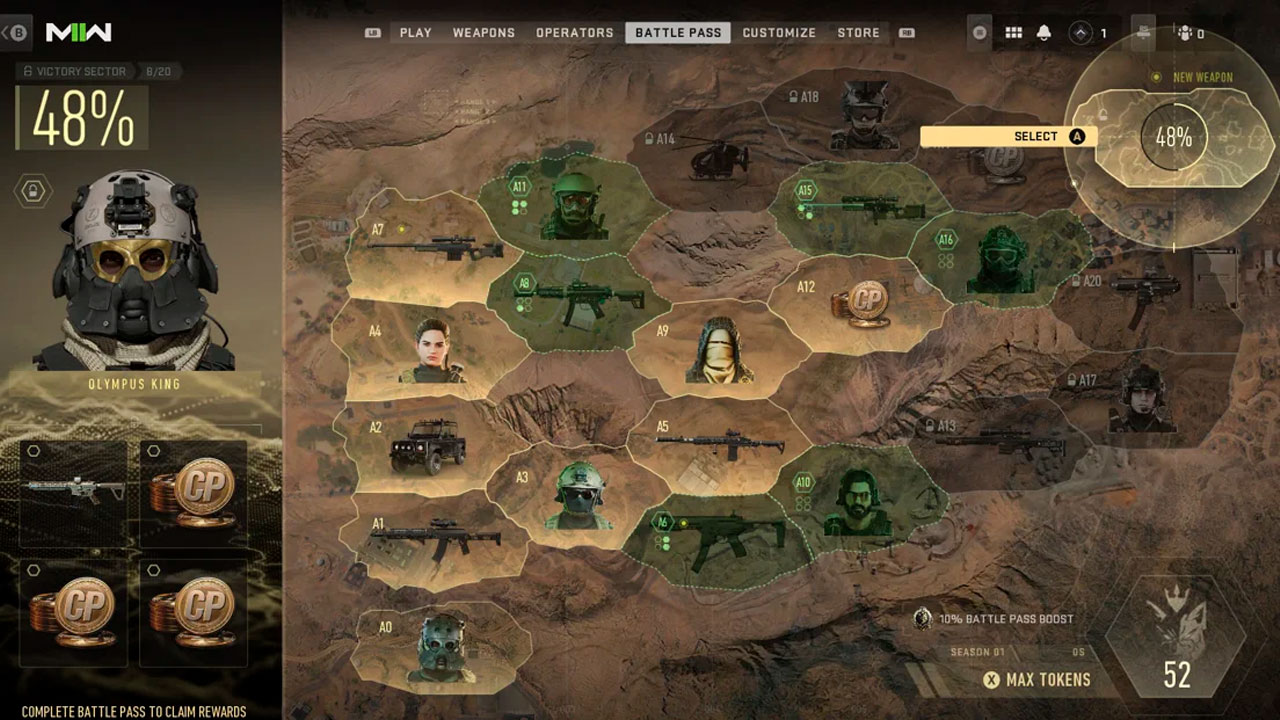Open the notifications bell icon
This screenshot has width=1280, height=720.
tap(1044, 33)
